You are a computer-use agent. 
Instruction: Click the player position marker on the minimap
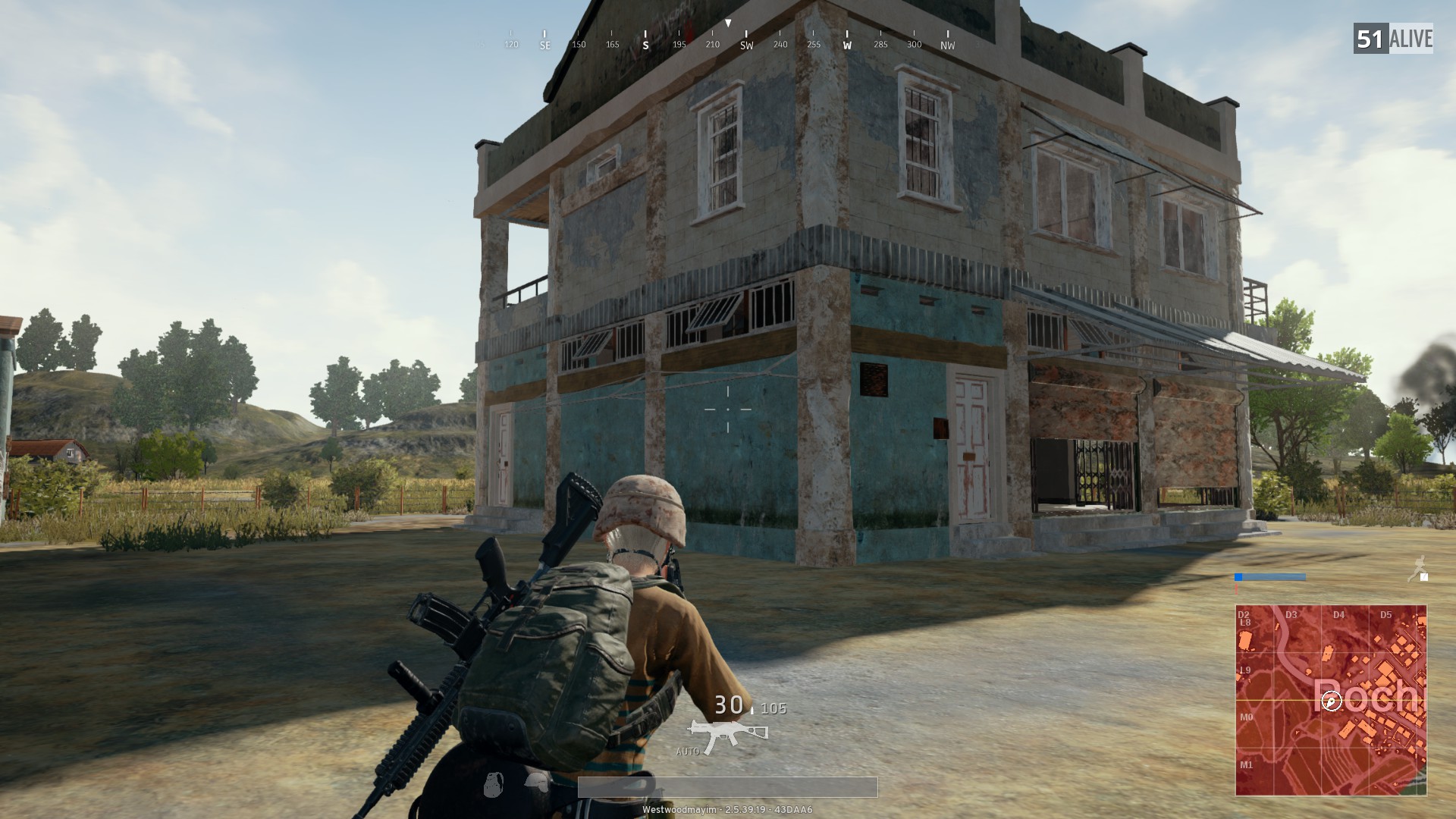[x=1332, y=701]
